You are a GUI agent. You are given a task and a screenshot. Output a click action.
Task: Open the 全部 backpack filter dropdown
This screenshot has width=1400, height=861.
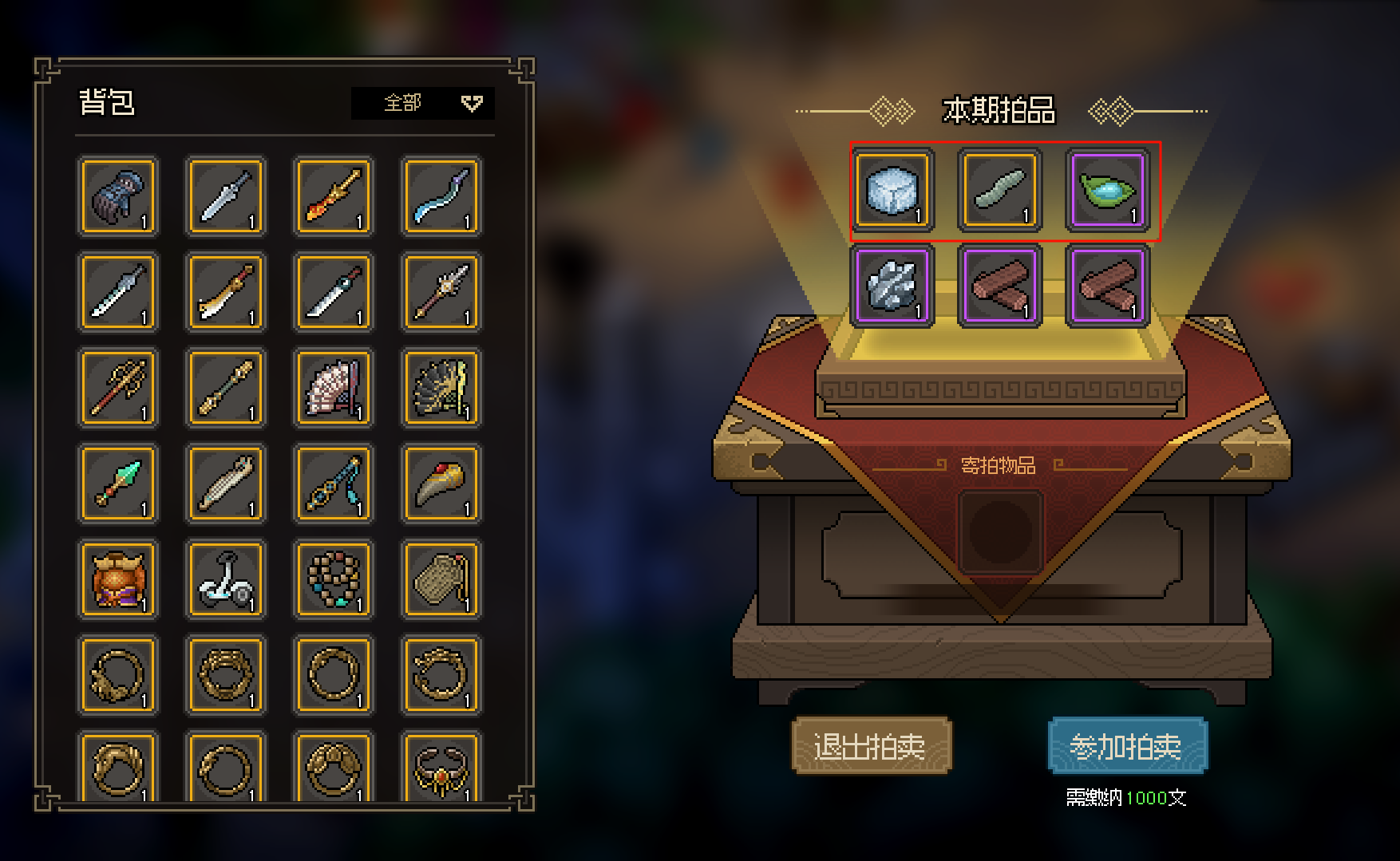point(423,103)
